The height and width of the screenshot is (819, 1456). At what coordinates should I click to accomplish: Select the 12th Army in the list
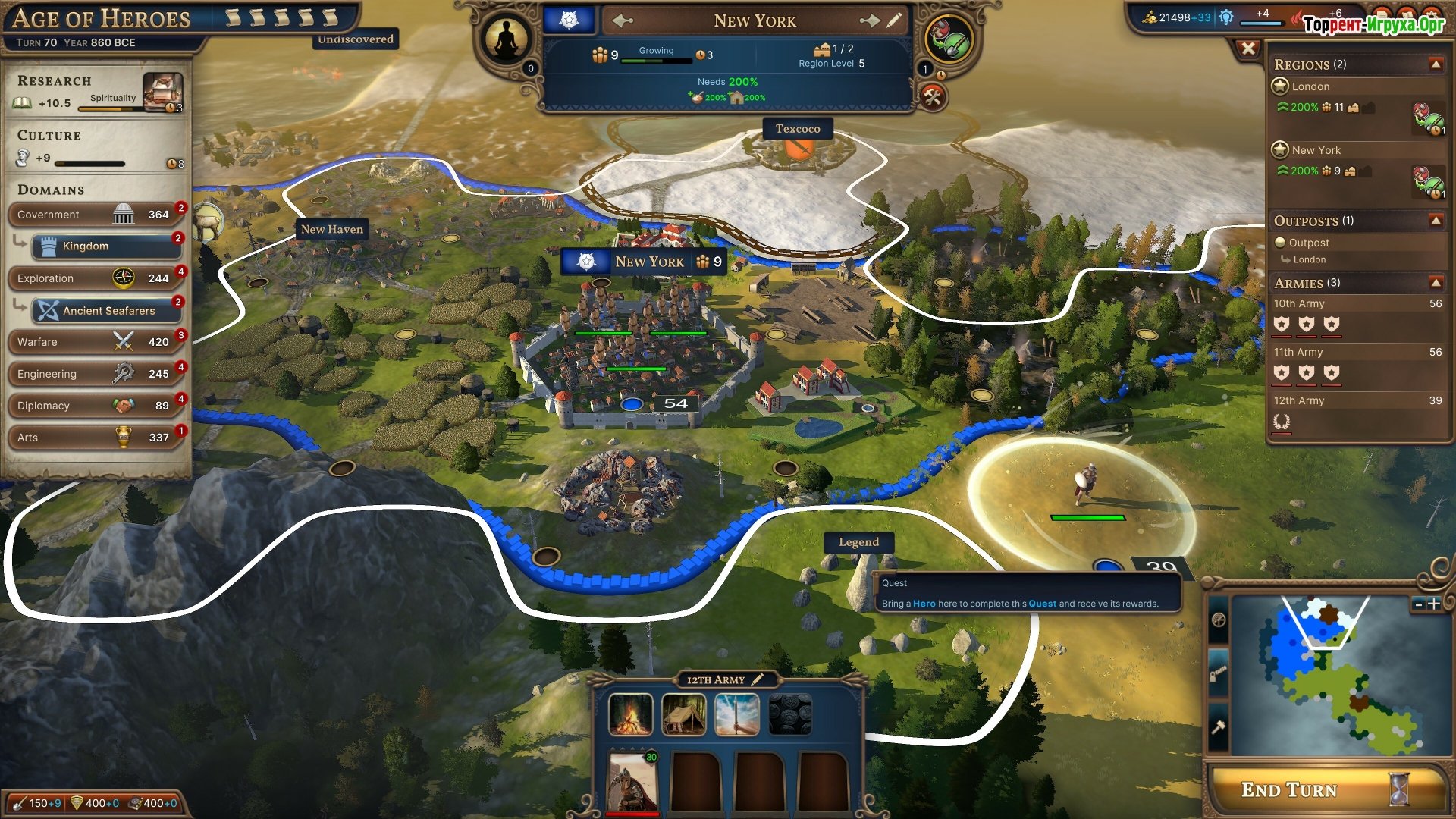(1356, 401)
